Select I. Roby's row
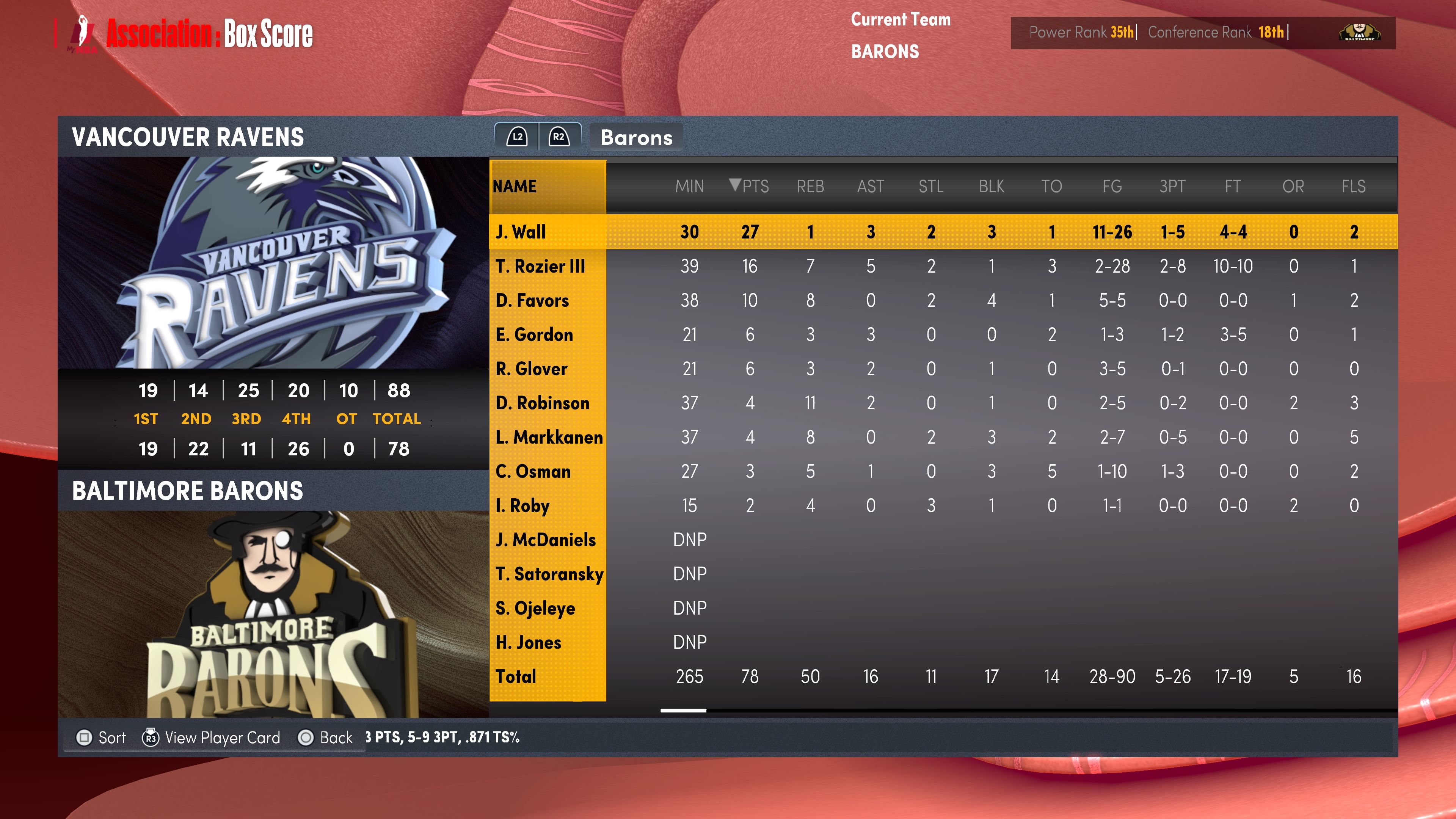1456x819 pixels. 522,505
